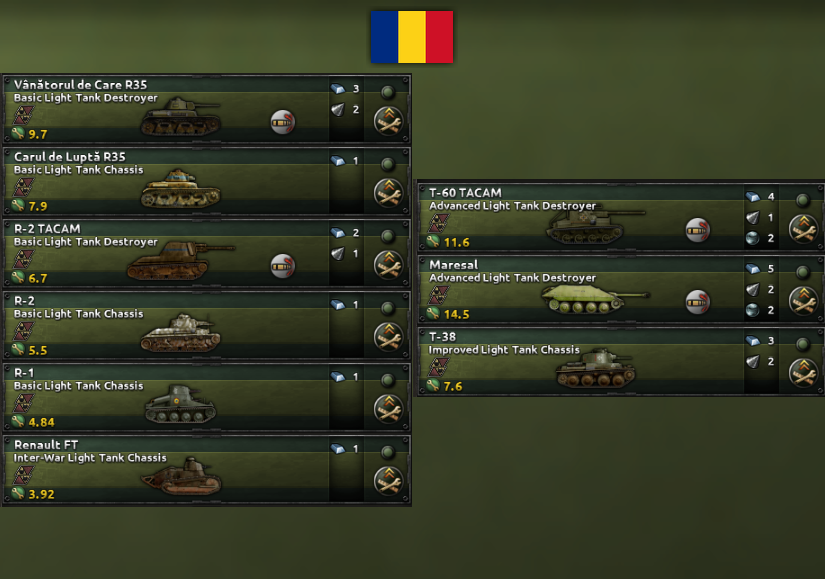
Task: Pick the R-2 light tank chassis row
Action: point(165,325)
